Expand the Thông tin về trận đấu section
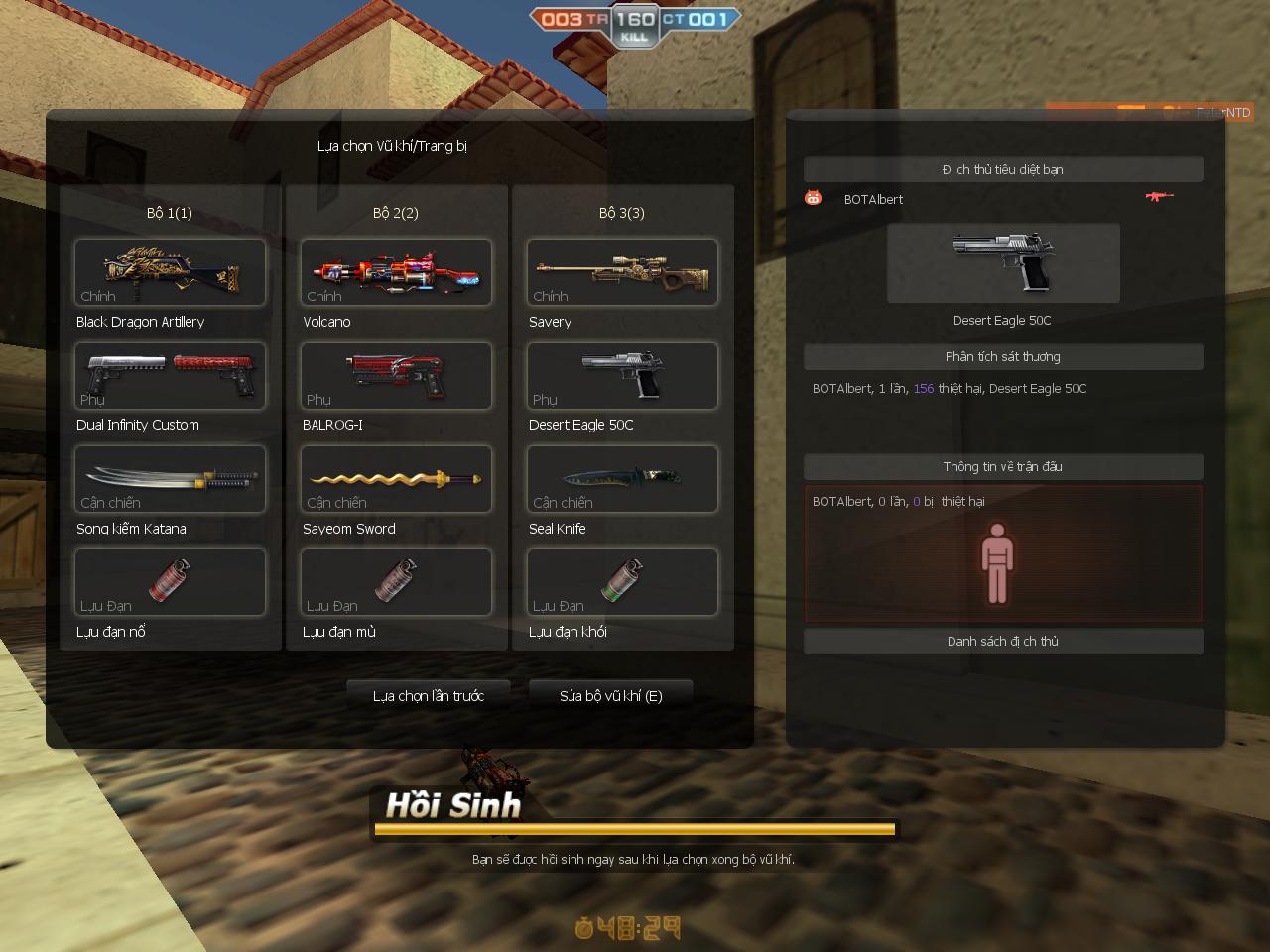This screenshot has width=1270, height=952. pyautogui.click(x=1003, y=466)
